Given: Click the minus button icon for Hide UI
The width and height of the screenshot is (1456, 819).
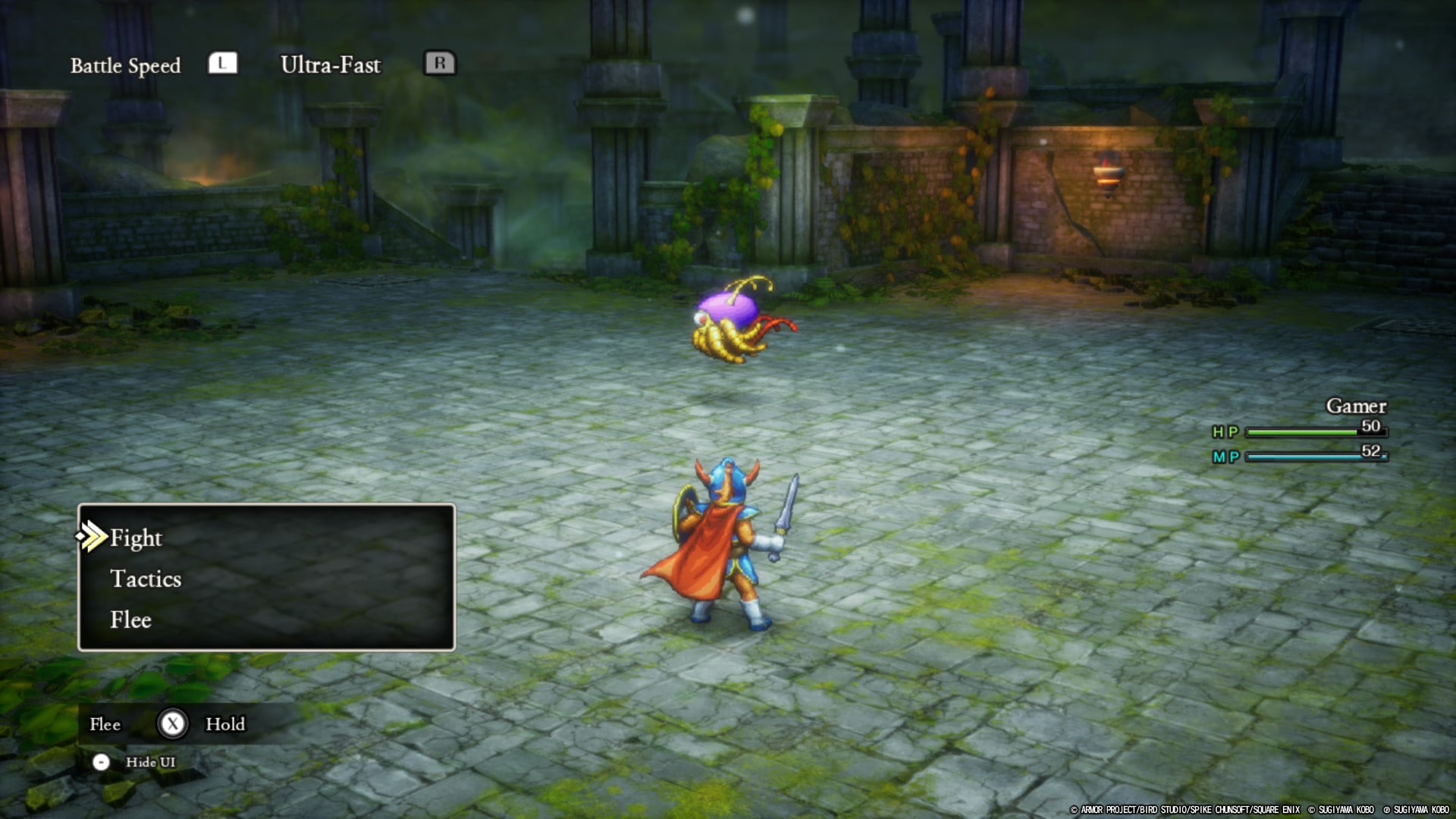Looking at the screenshot, I should [102, 763].
